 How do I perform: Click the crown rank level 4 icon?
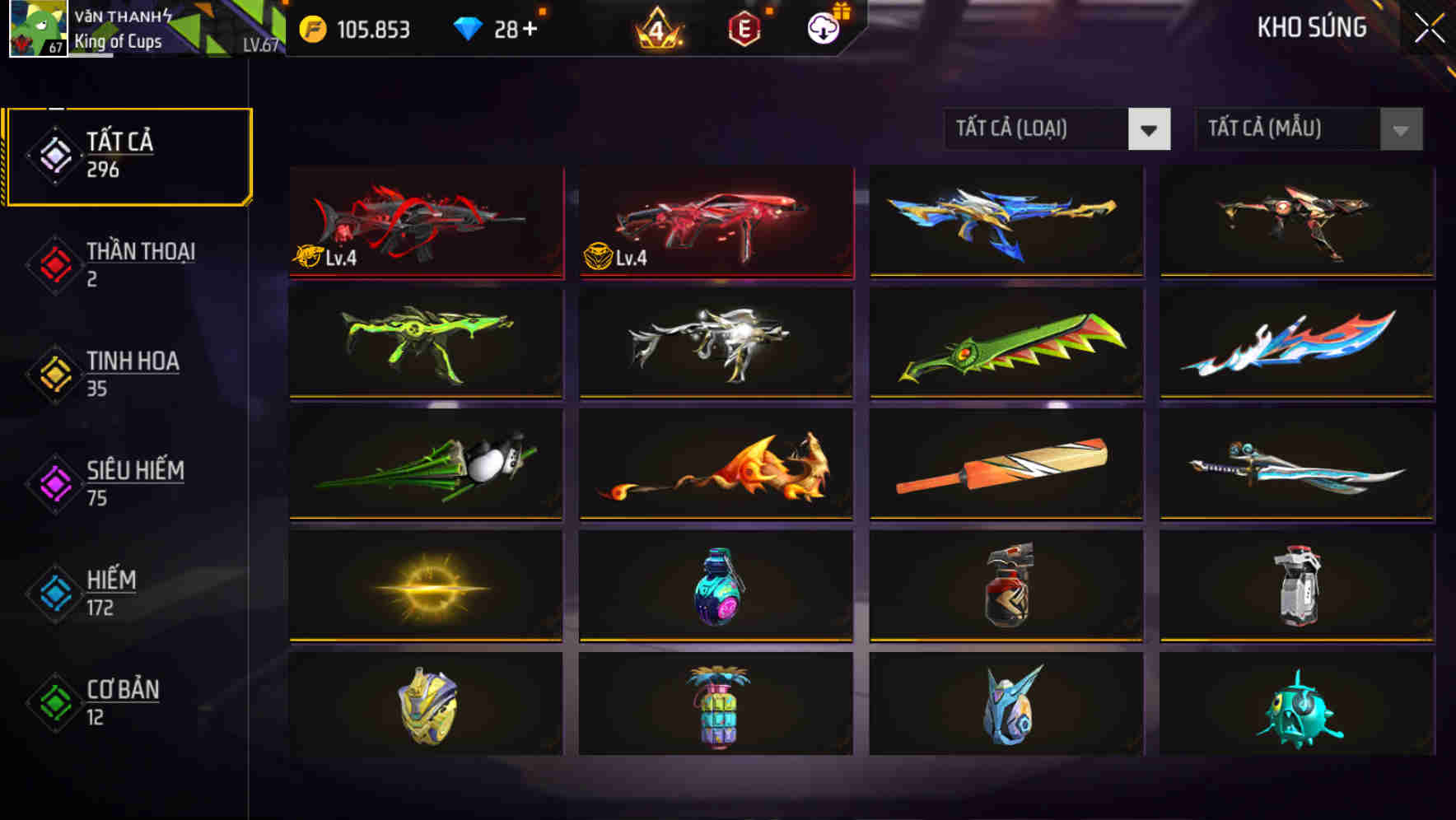click(655, 26)
